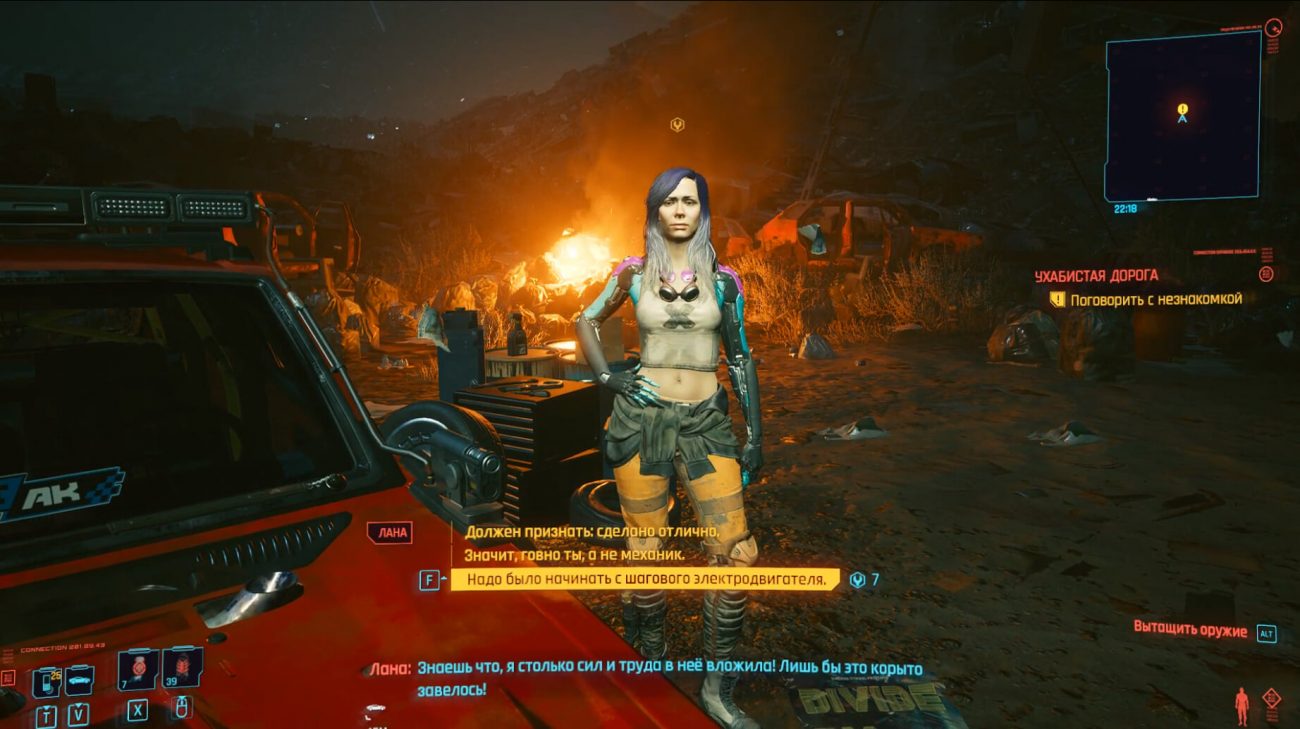1300x729 pixels.
Task: Toggle the red square indicator on the left edge
Action: pyautogui.click(x=6, y=677)
